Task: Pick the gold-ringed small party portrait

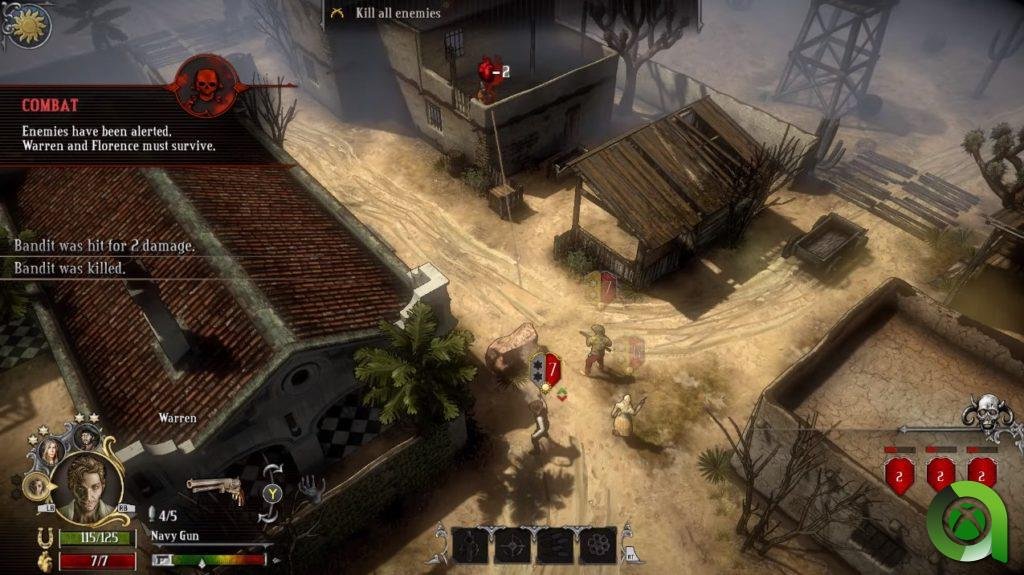Action: click(38, 486)
